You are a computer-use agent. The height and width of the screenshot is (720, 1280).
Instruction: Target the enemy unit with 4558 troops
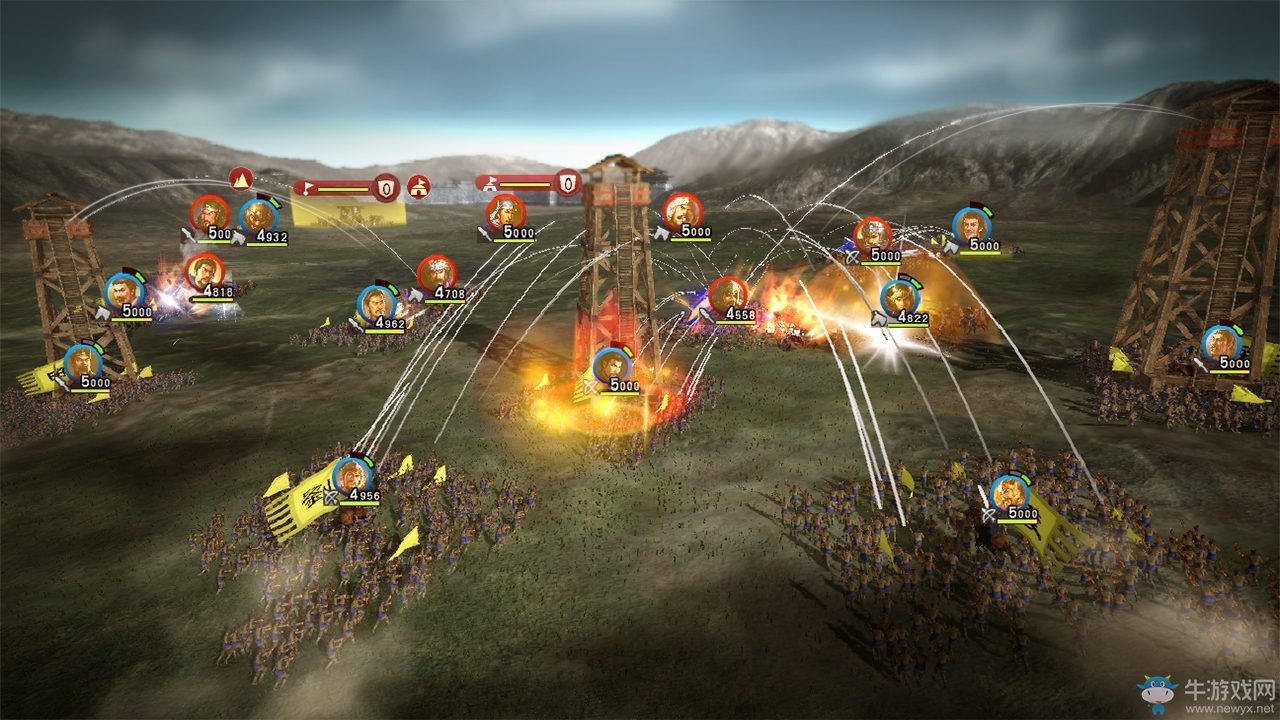point(728,295)
